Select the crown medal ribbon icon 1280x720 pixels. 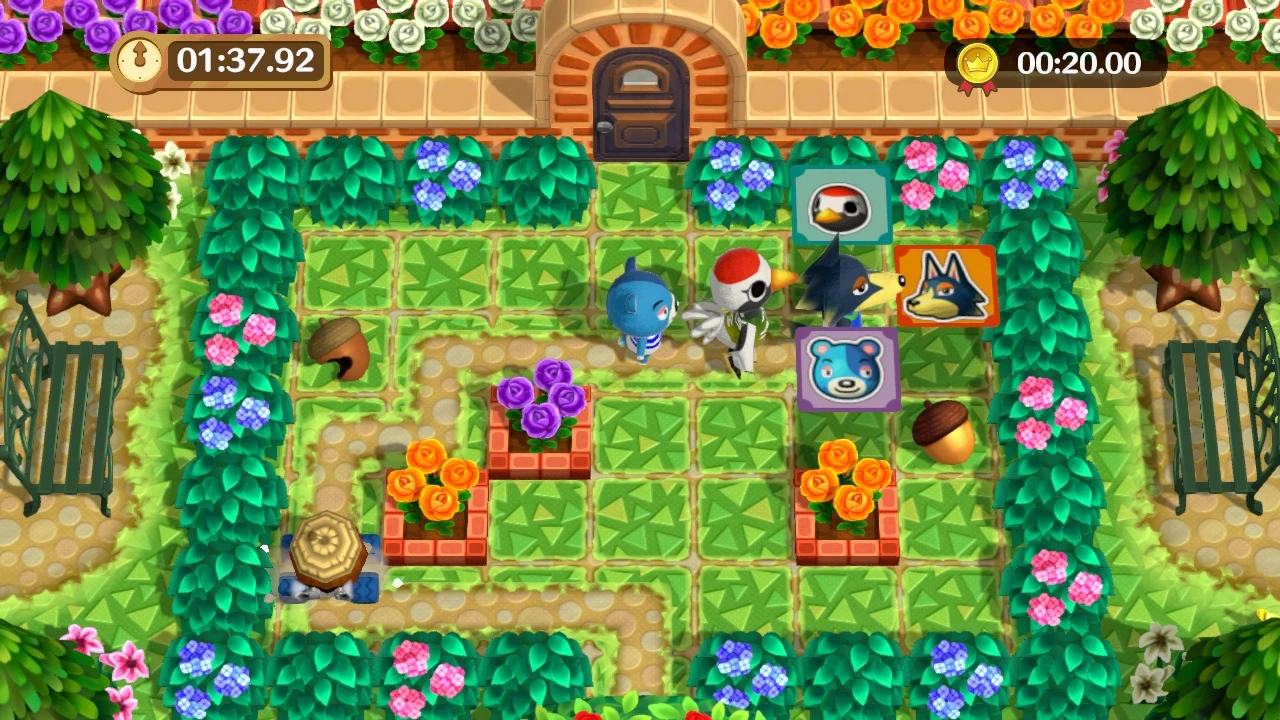(975, 63)
